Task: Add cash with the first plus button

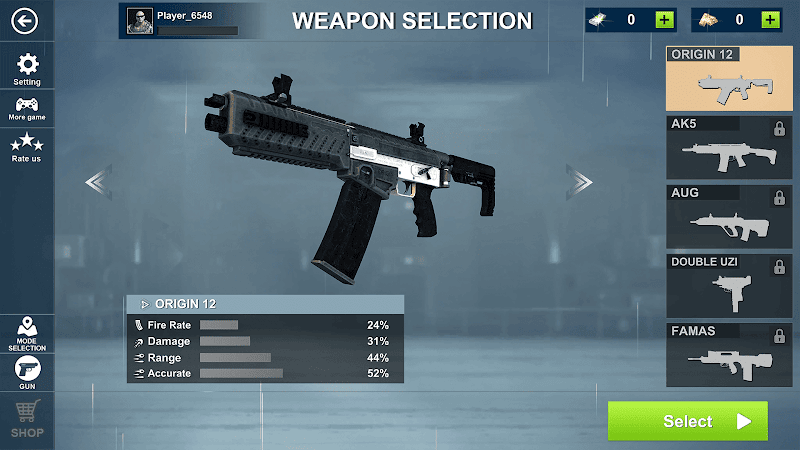Action: pos(664,19)
